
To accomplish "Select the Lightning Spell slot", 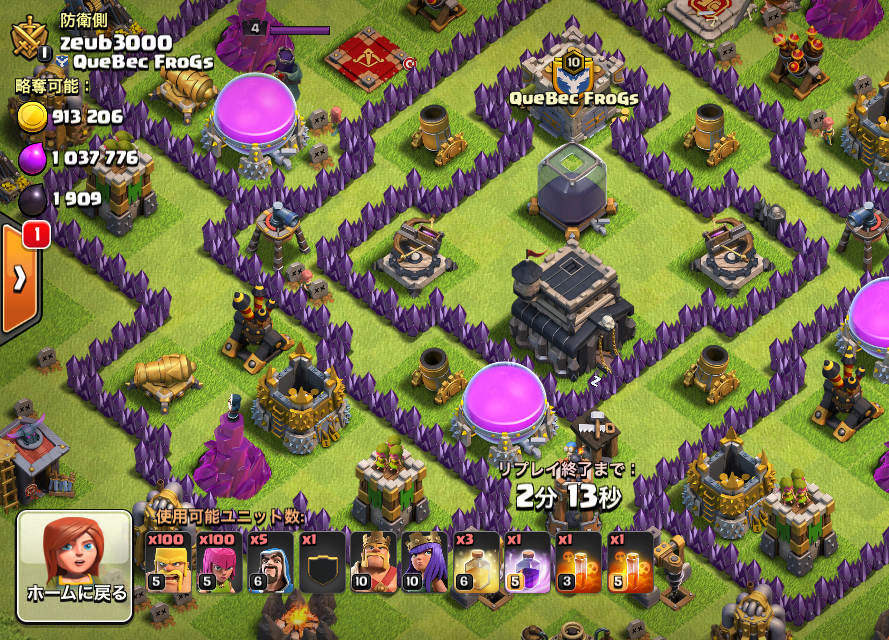I will click(x=476, y=562).
